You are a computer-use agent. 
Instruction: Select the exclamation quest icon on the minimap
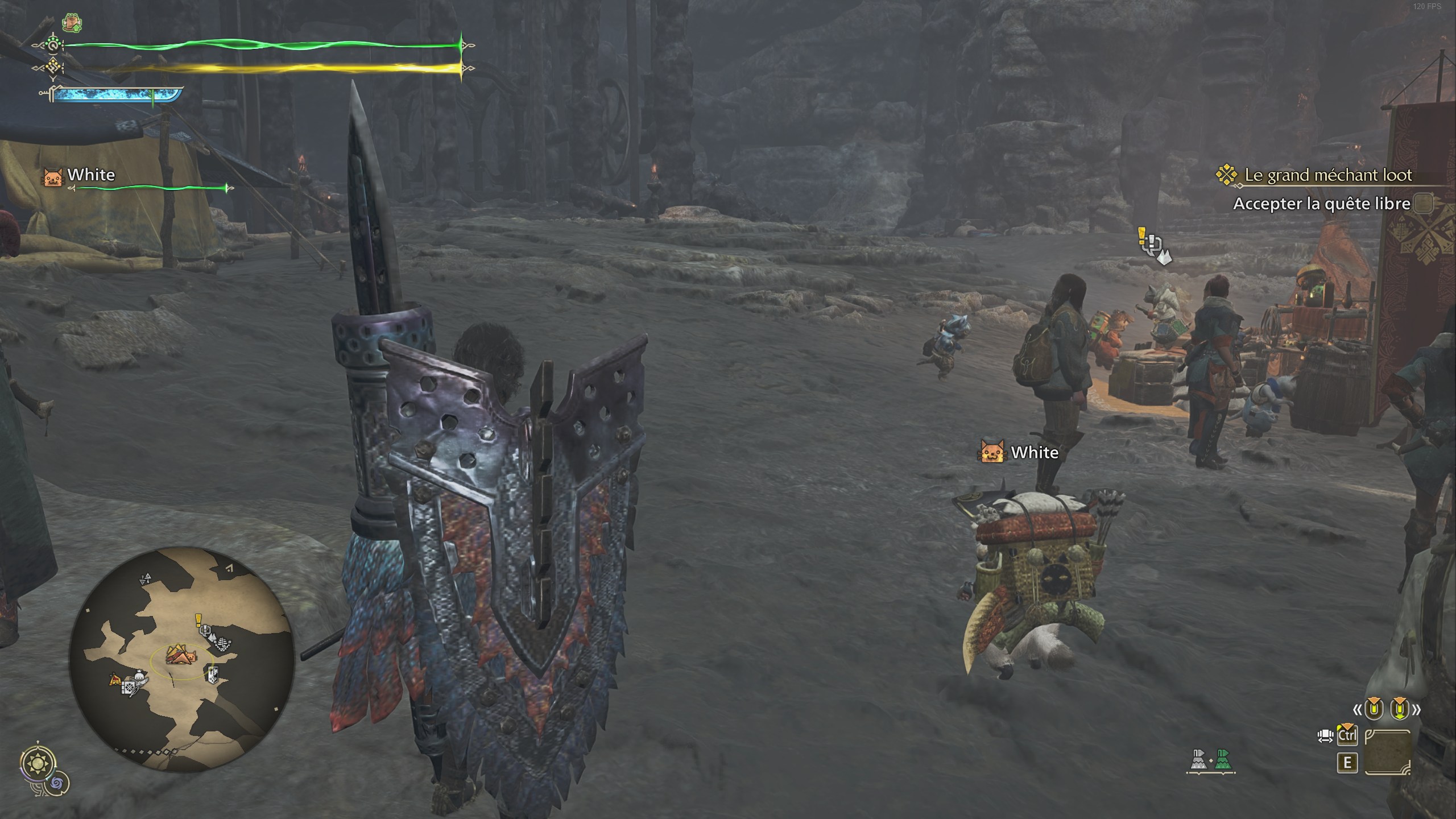(x=198, y=621)
